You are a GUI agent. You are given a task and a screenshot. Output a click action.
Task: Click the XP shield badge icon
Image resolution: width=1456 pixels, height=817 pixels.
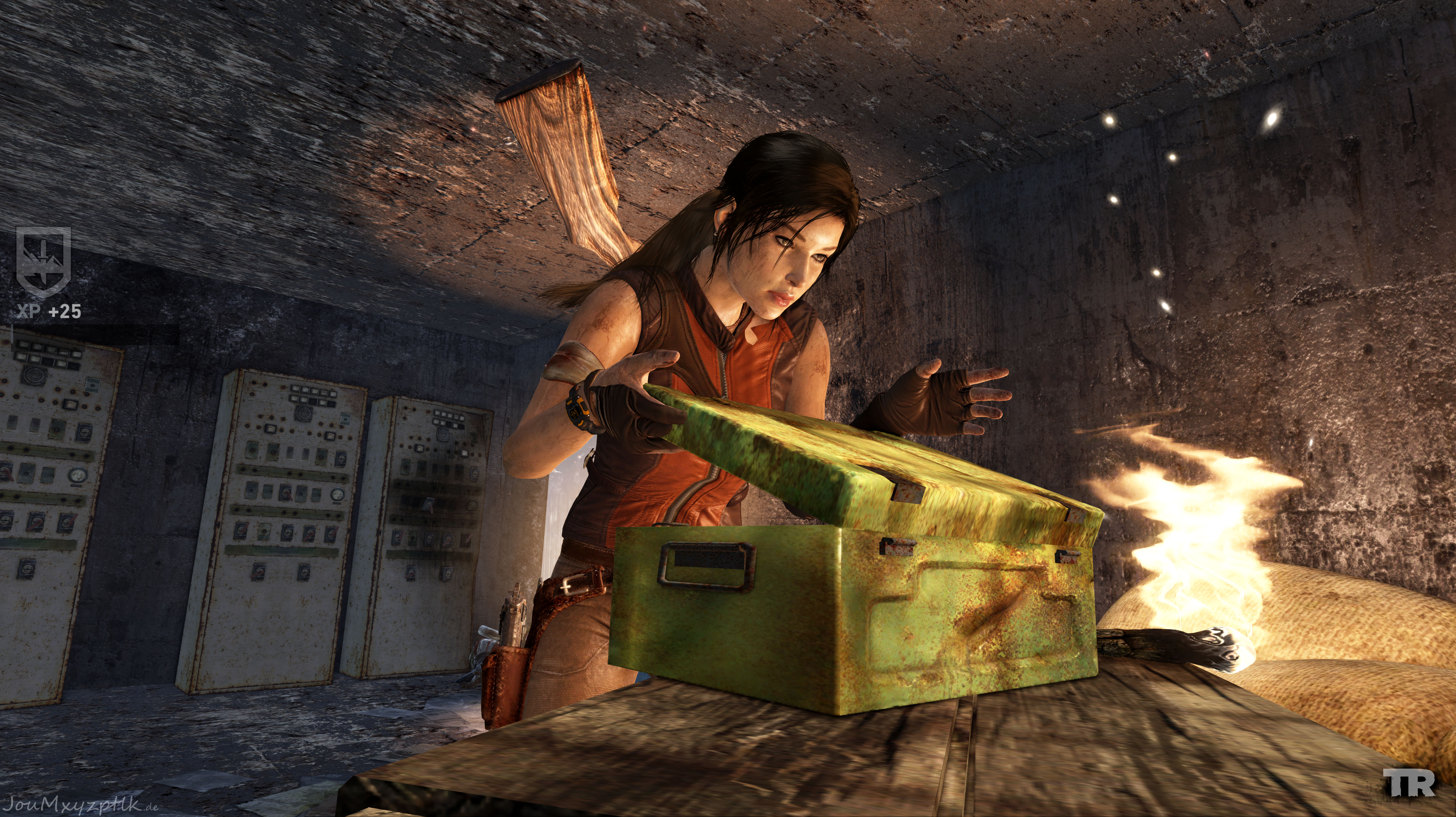[x=44, y=261]
